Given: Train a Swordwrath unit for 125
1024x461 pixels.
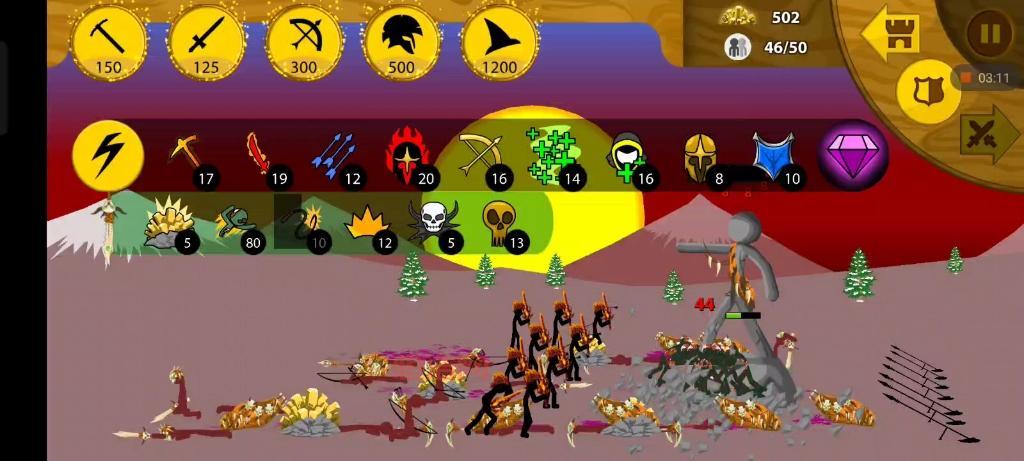Looking at the screenshot, I should [207, 42].
